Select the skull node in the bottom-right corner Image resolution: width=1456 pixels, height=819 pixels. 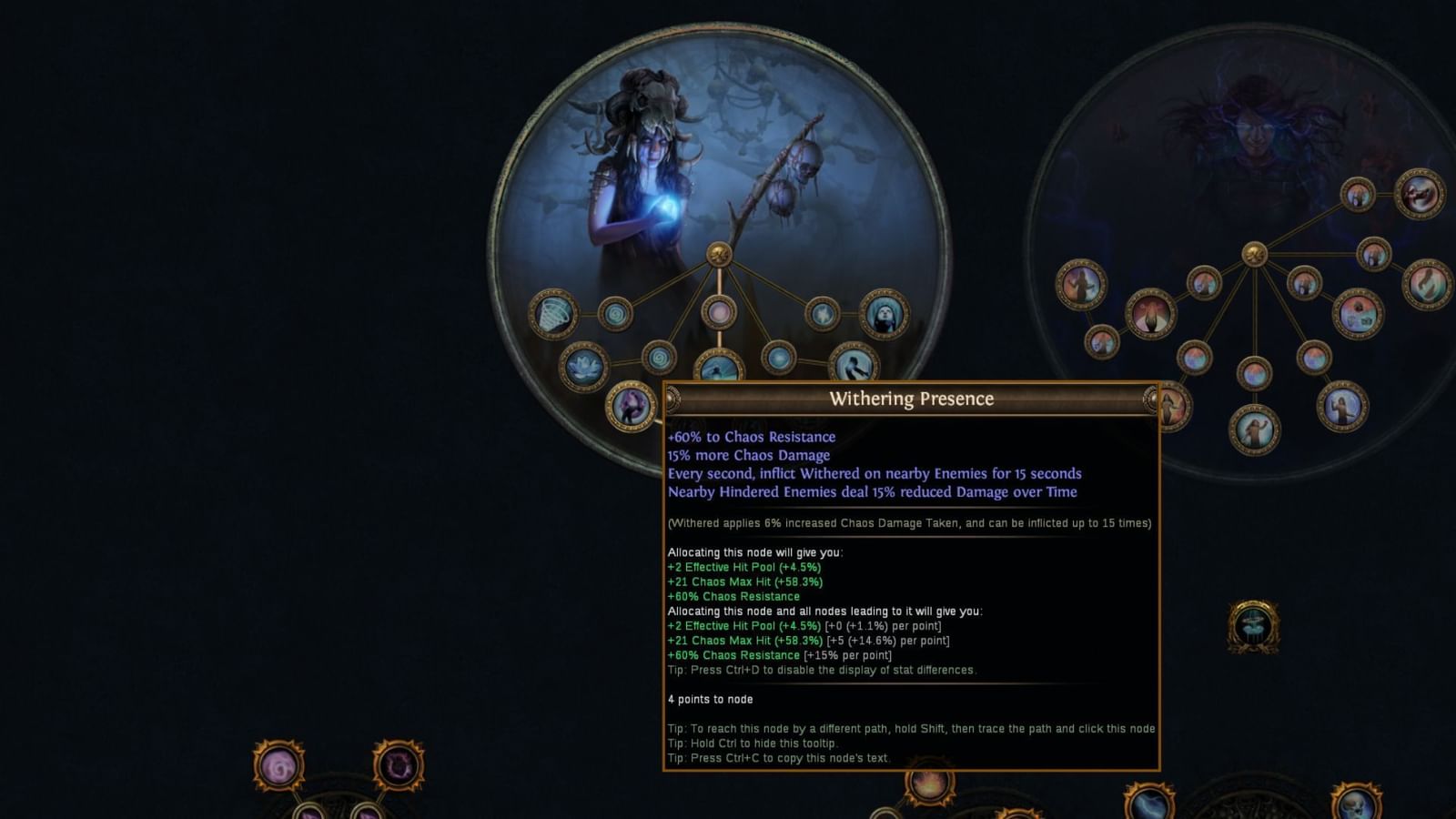(1354, 804)
